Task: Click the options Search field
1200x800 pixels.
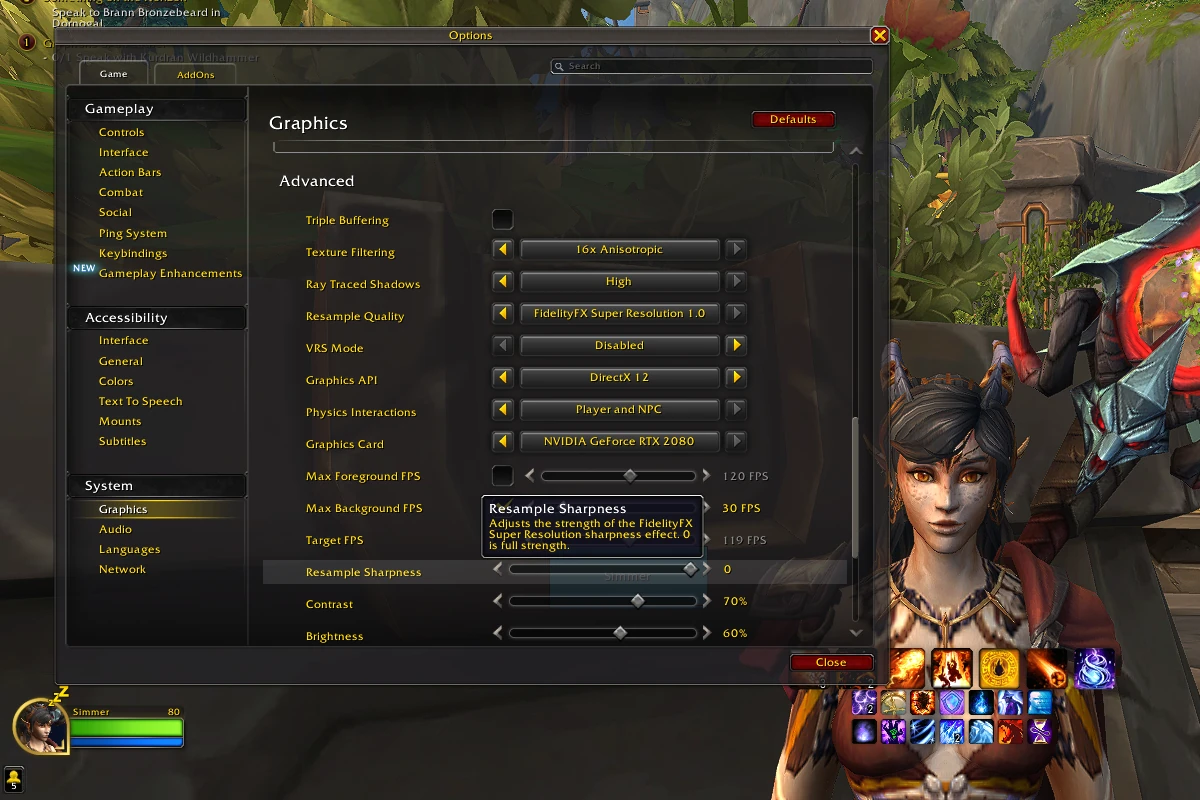Action: (712, 66)
